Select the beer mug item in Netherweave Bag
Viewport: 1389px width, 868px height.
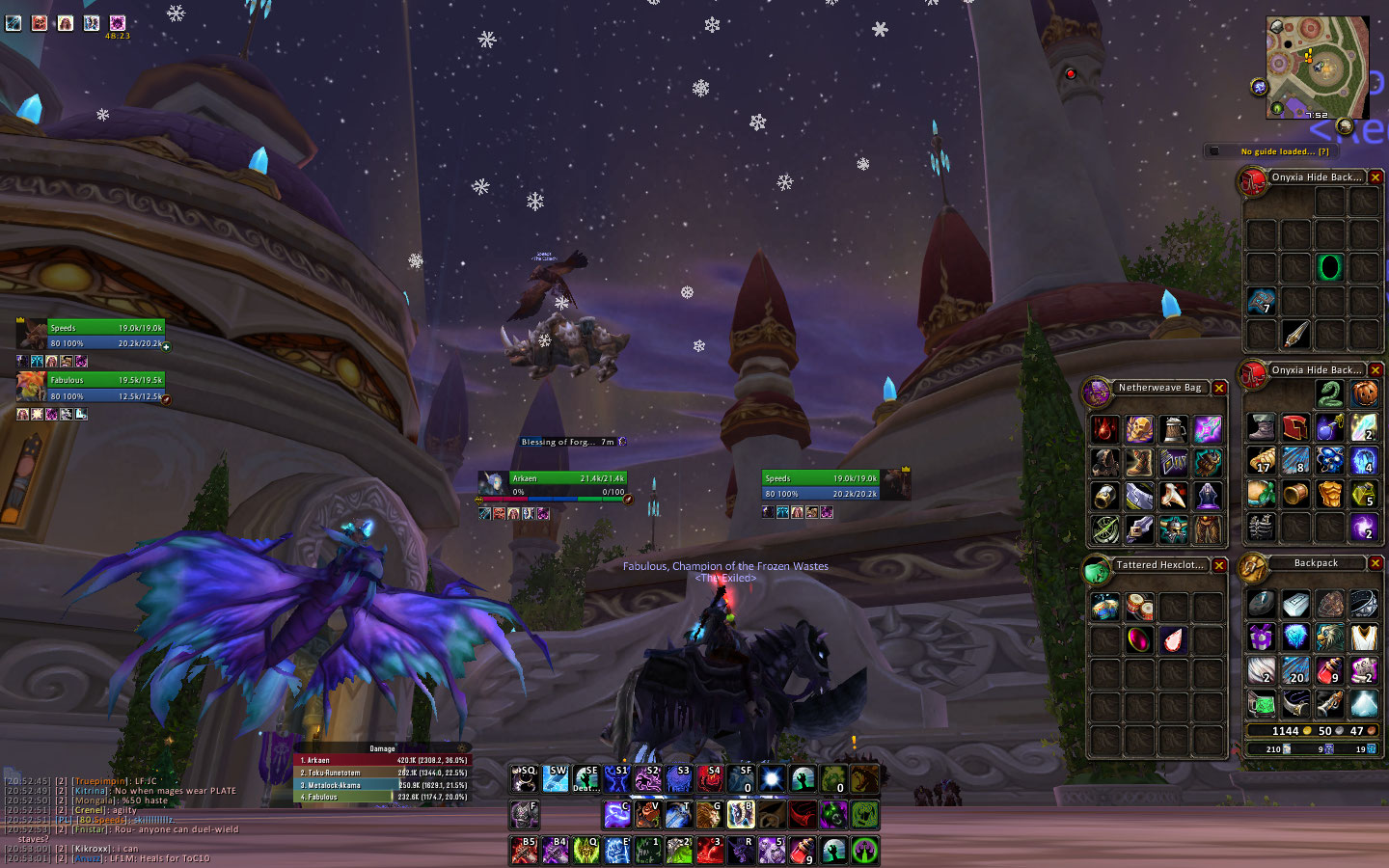(x=1173, y=429)
